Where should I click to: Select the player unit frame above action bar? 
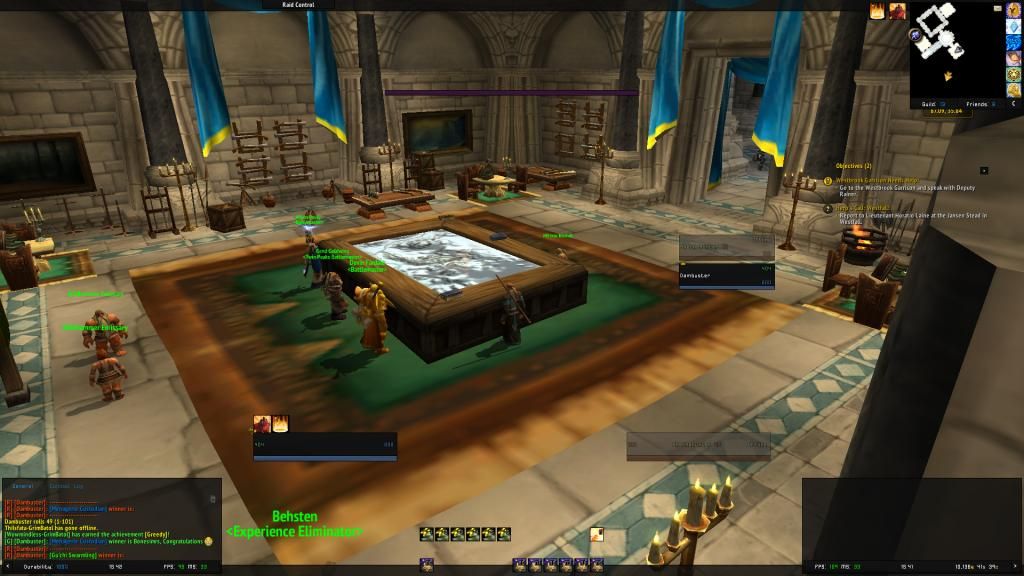325,446
